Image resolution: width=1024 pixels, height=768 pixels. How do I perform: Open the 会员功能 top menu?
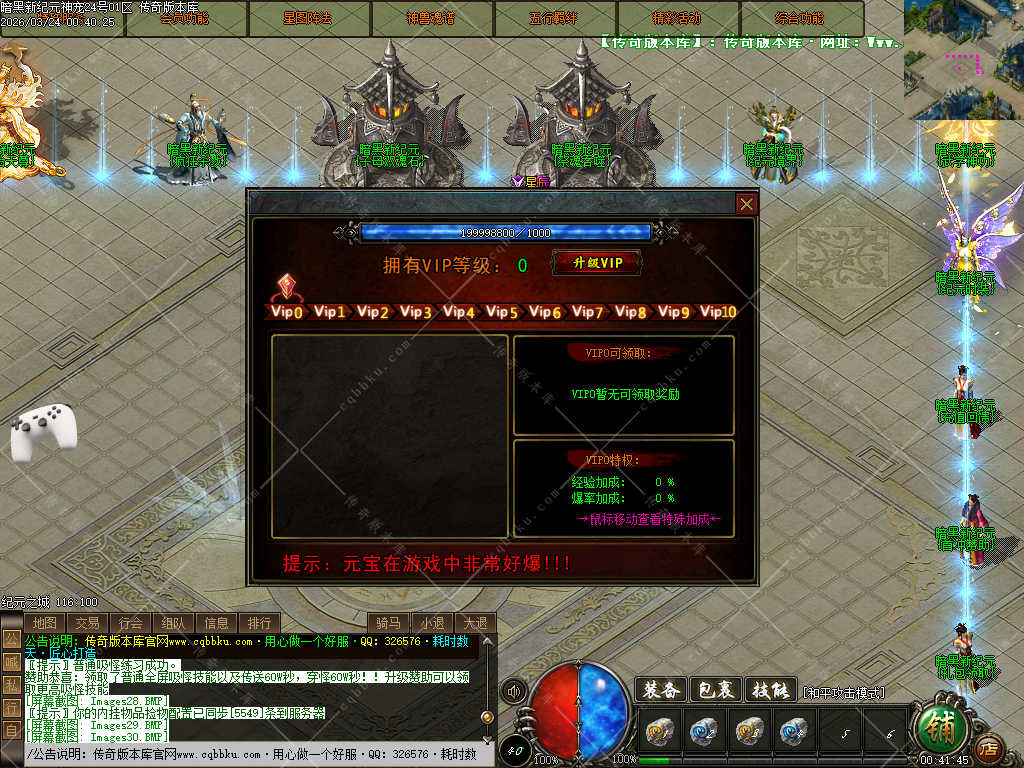185,18
